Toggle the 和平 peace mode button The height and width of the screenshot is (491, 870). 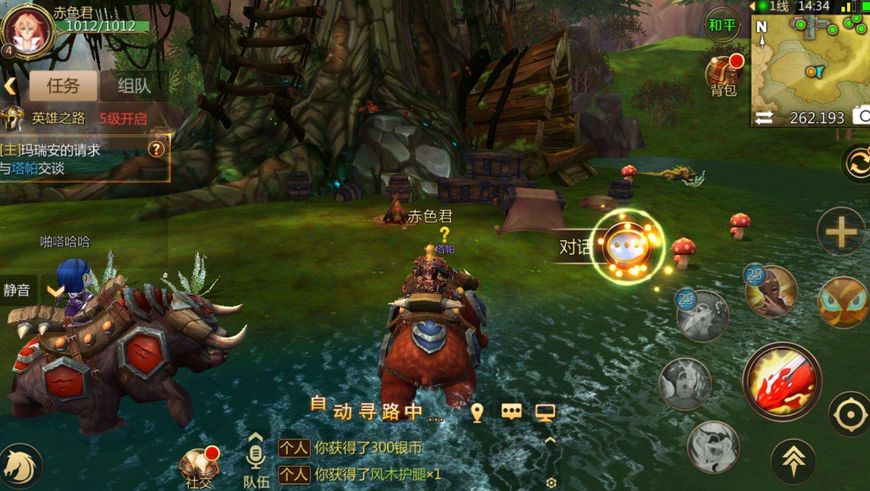723,23
